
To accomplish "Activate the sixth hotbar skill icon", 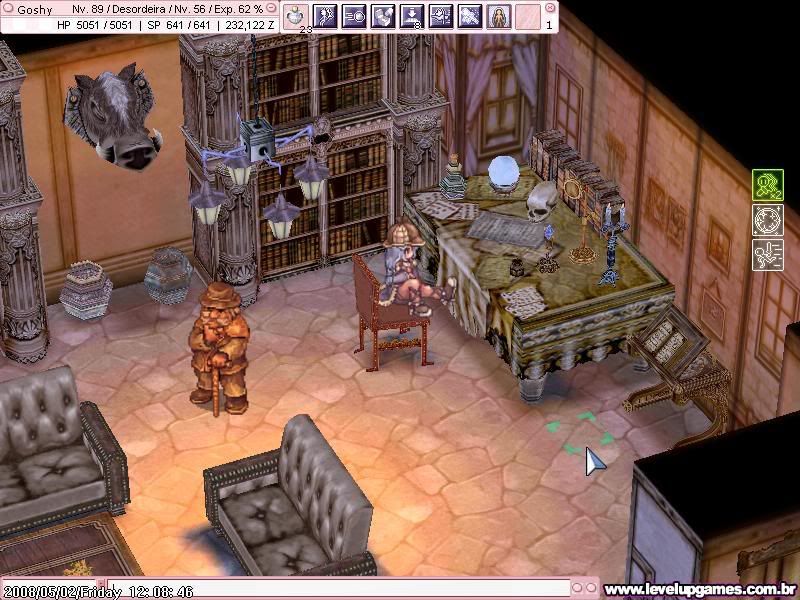I will 440,16.
